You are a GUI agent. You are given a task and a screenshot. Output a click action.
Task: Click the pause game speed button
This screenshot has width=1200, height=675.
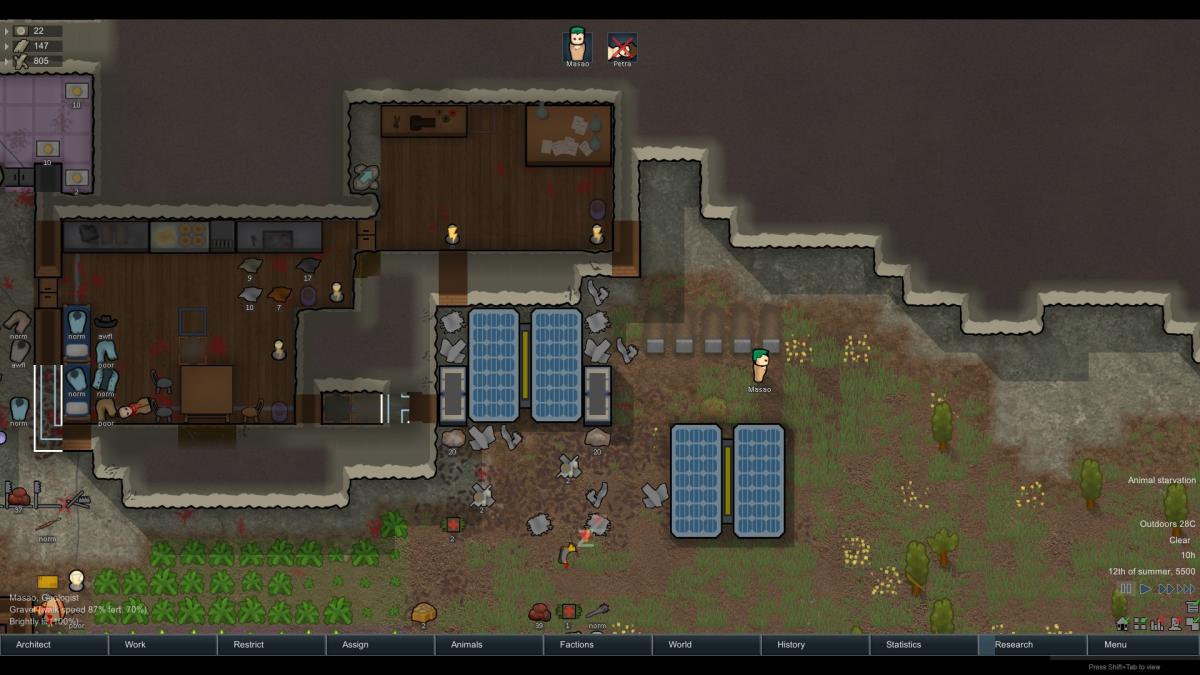1127,589
